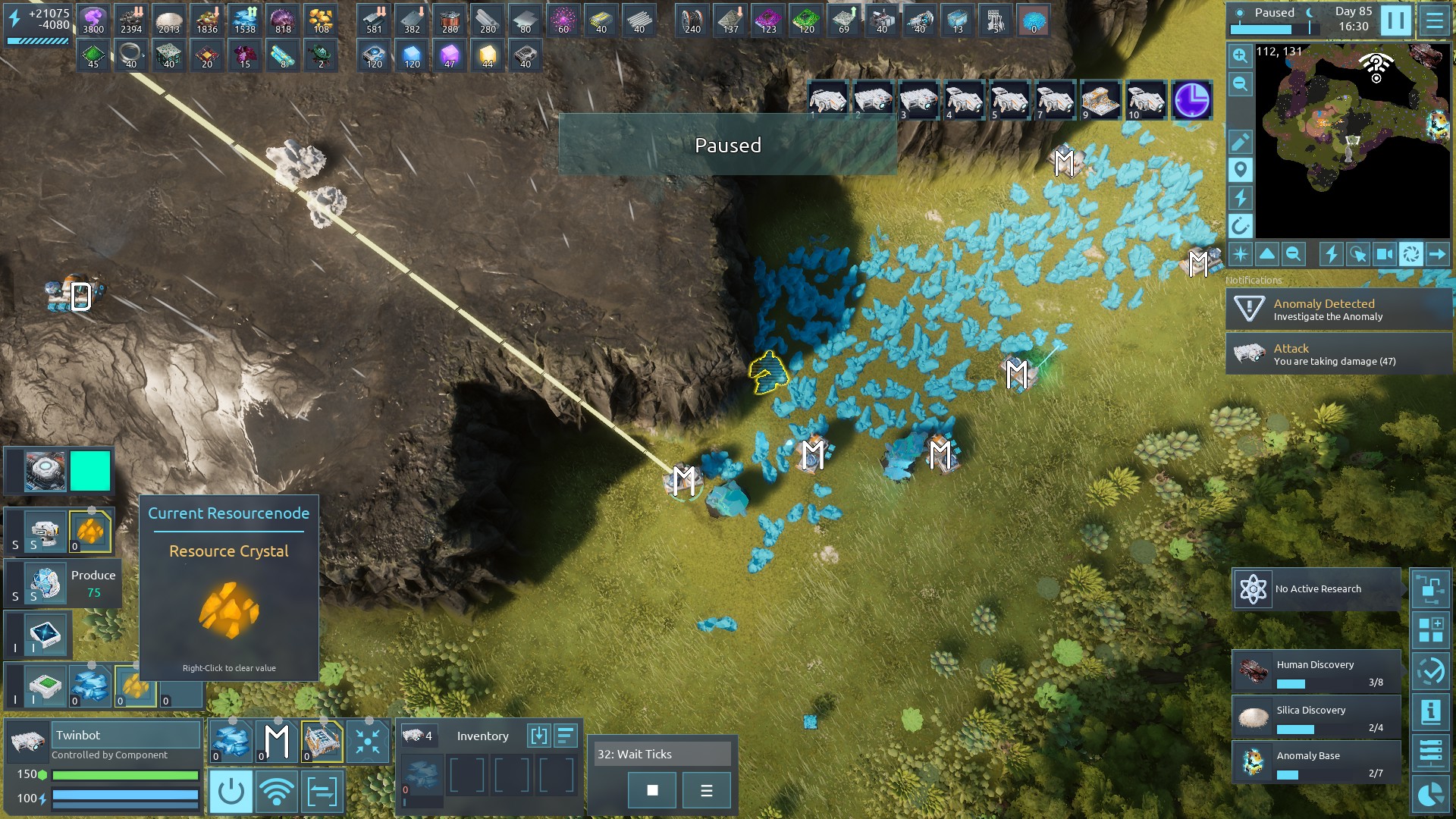Open the Anomaly Detected notification
This screenshot has width=1456, height=819.
(x=1338, y=309)
